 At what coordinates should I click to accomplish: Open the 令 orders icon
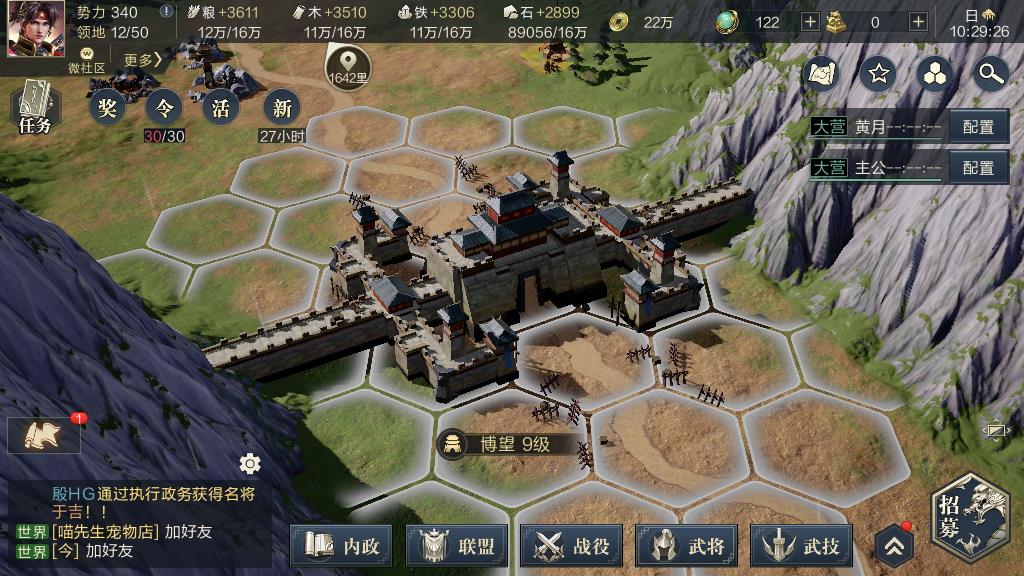coord(164,107)
